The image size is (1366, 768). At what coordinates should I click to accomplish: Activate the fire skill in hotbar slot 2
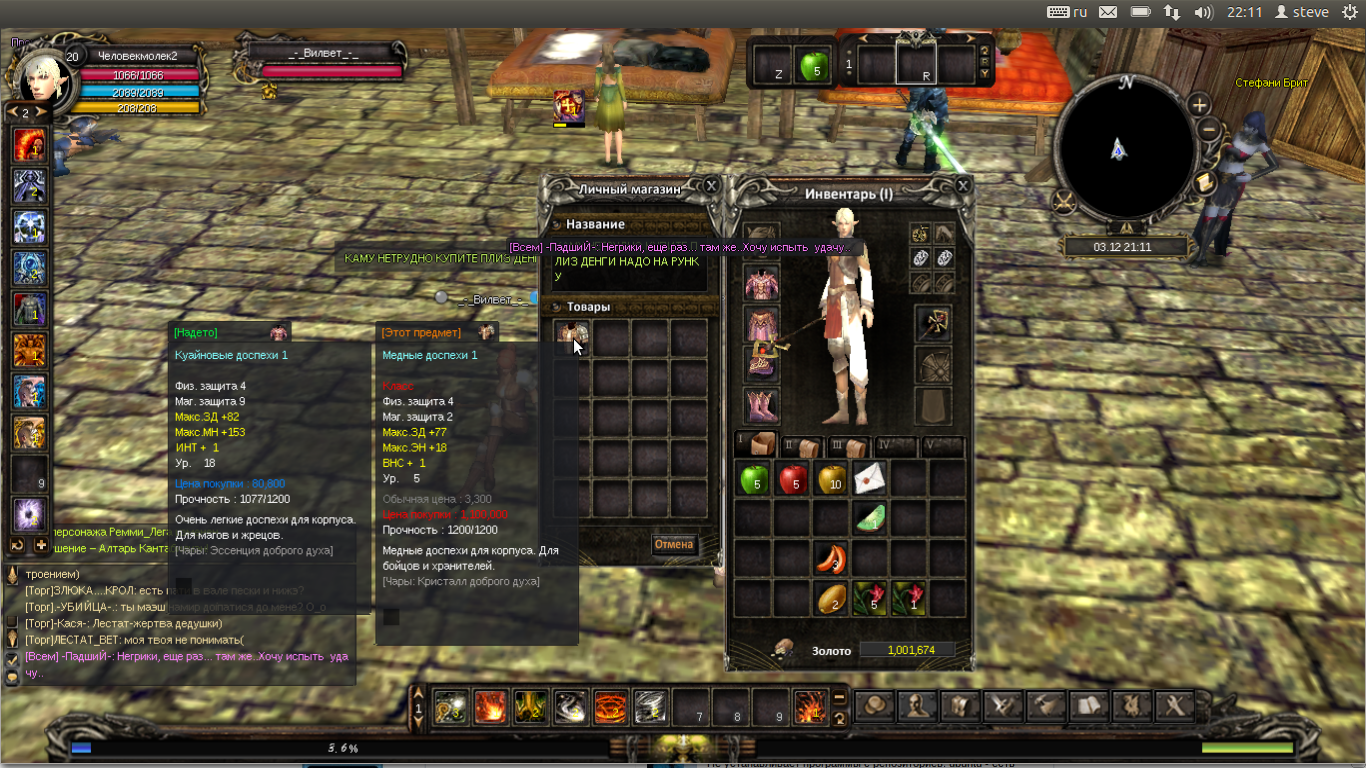click(x=491, y=707)
